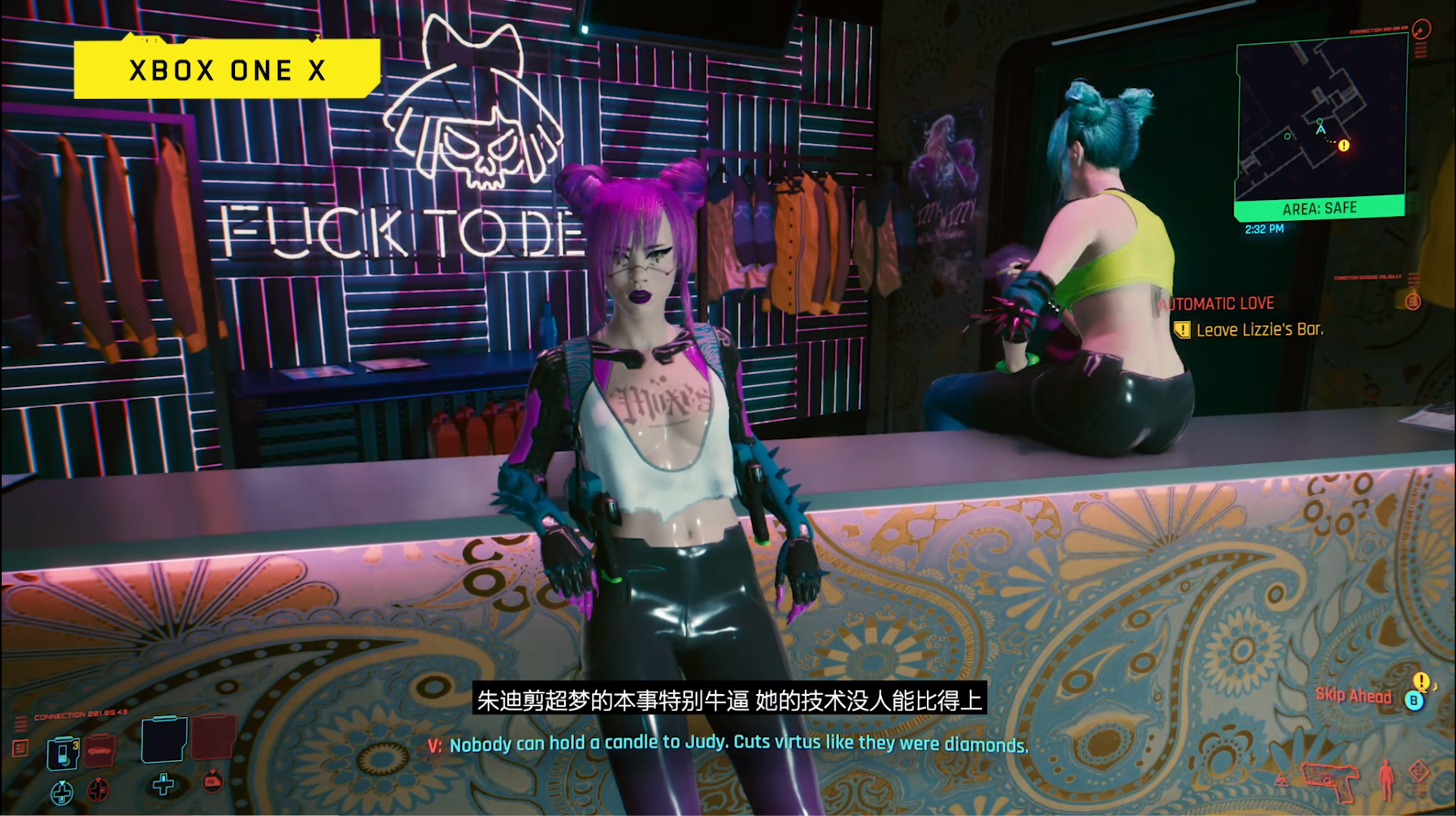Select the Leave Lizzie's Bar objective
The width and height of the screenshot is (1456, 816).
tap(1258, 330)
